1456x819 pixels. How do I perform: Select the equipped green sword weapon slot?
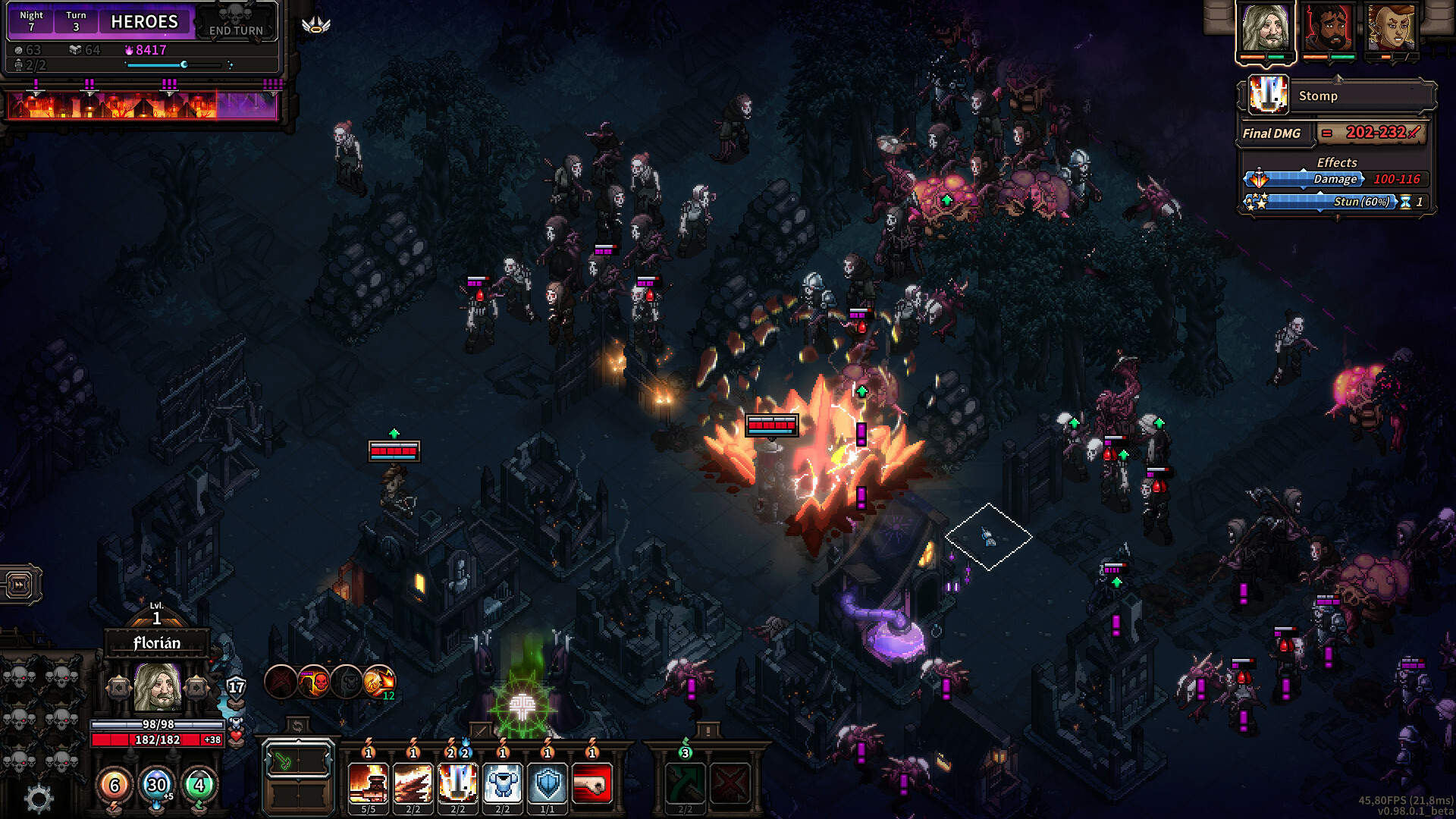[284, 762]
